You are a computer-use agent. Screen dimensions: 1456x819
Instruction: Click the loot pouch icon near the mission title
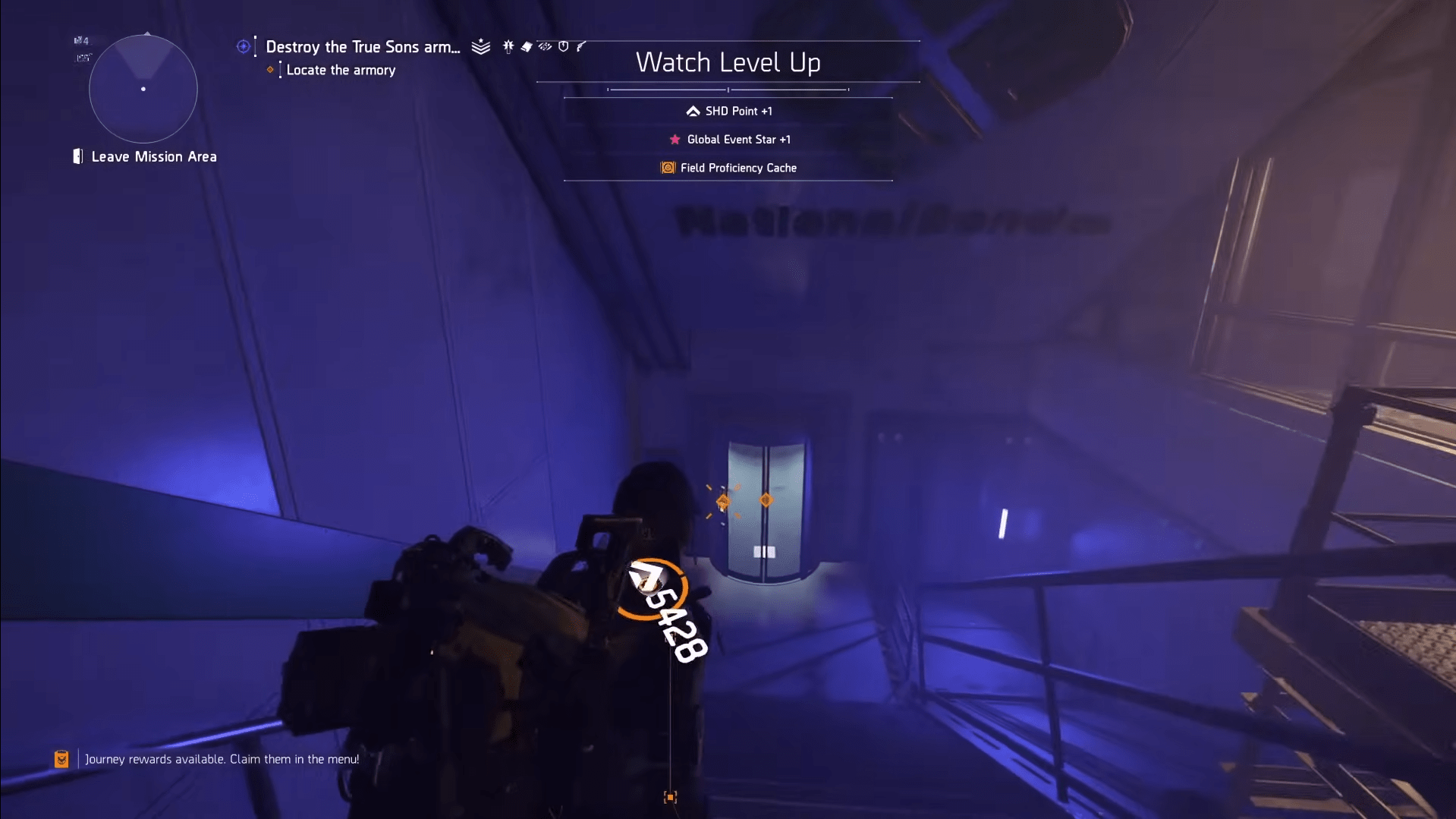pos(527,46)
